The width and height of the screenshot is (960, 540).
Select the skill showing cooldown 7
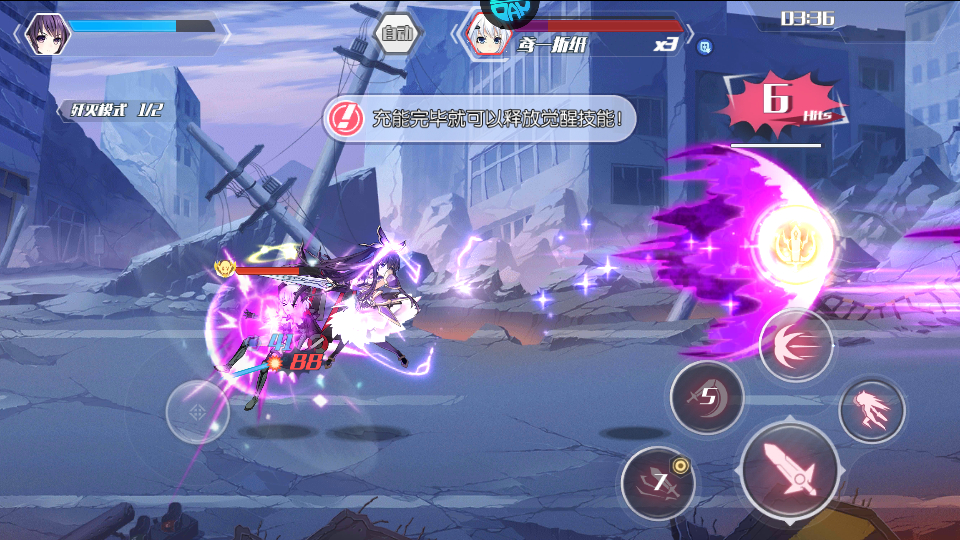point(657,484)
